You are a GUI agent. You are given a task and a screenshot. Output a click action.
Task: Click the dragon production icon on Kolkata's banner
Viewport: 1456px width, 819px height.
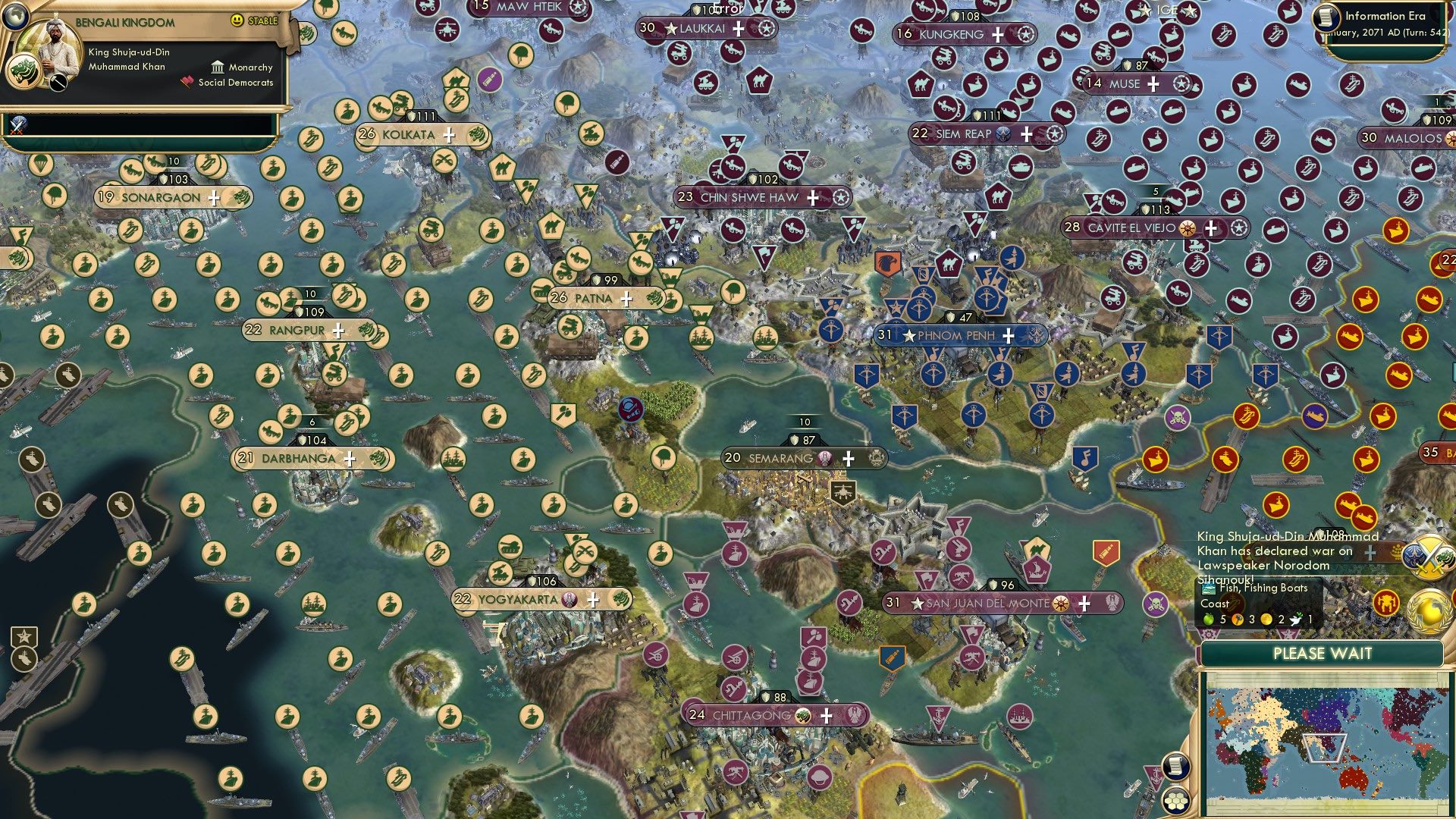475,134
